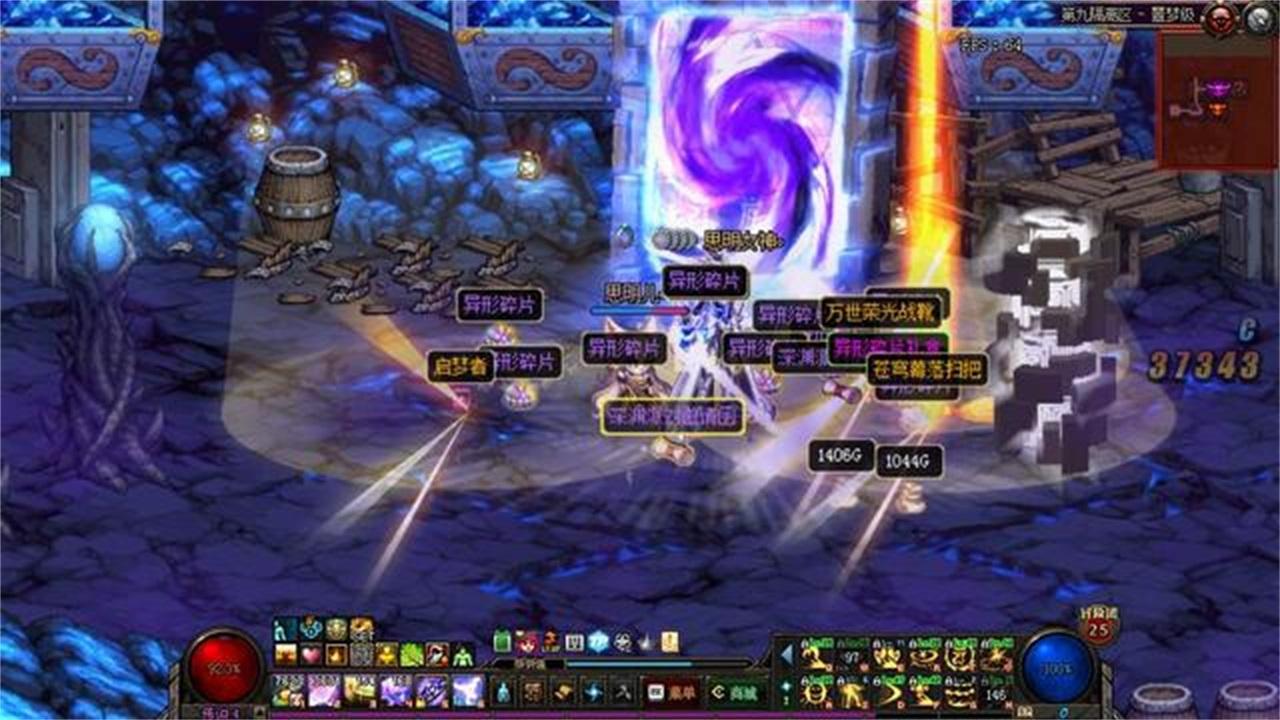This screenshot has height=720, width=1280.
Task: Click the 1406G gold pile
Action: [x=843, y=455]
